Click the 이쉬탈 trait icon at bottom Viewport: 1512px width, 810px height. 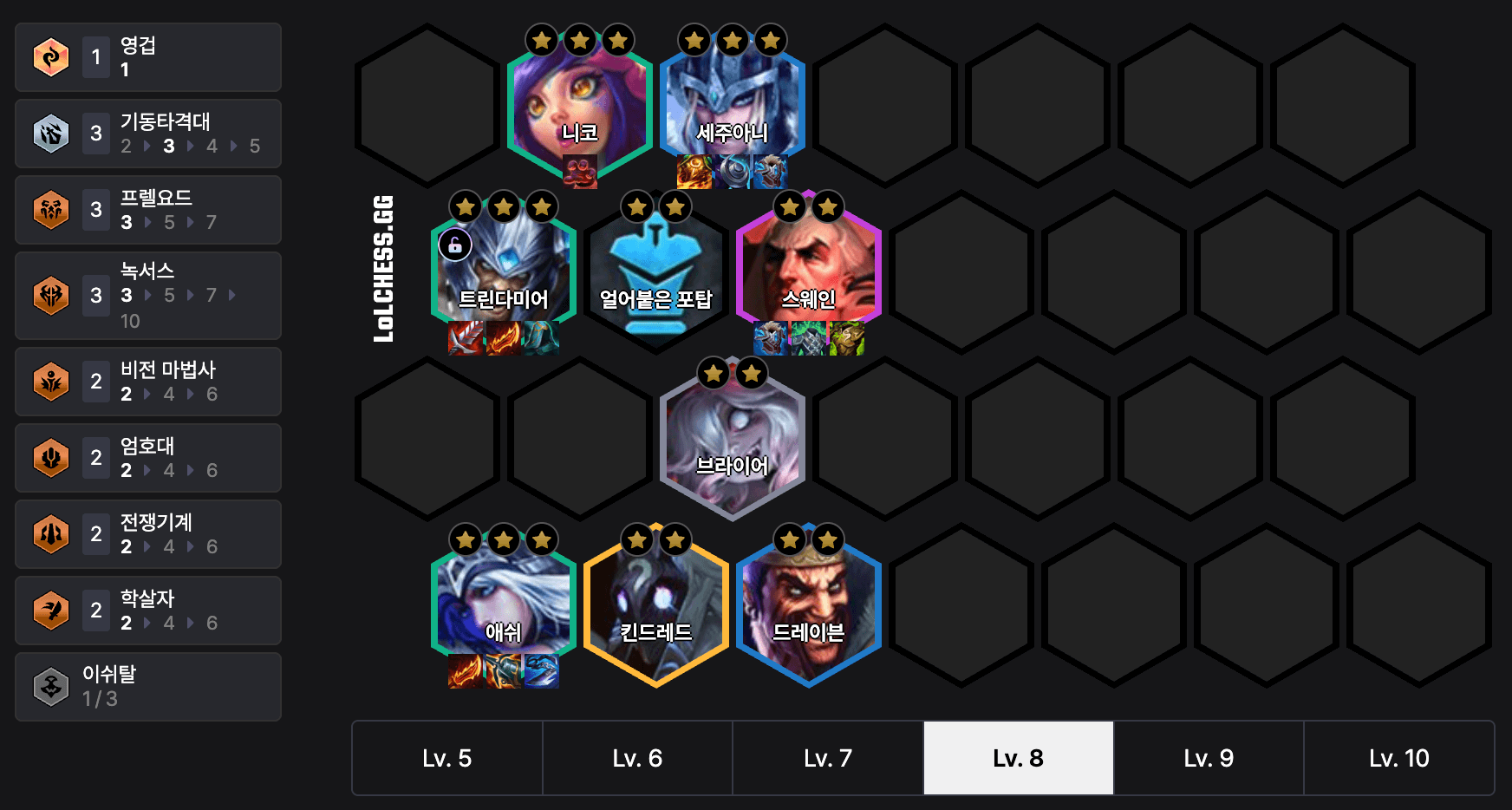50,686
